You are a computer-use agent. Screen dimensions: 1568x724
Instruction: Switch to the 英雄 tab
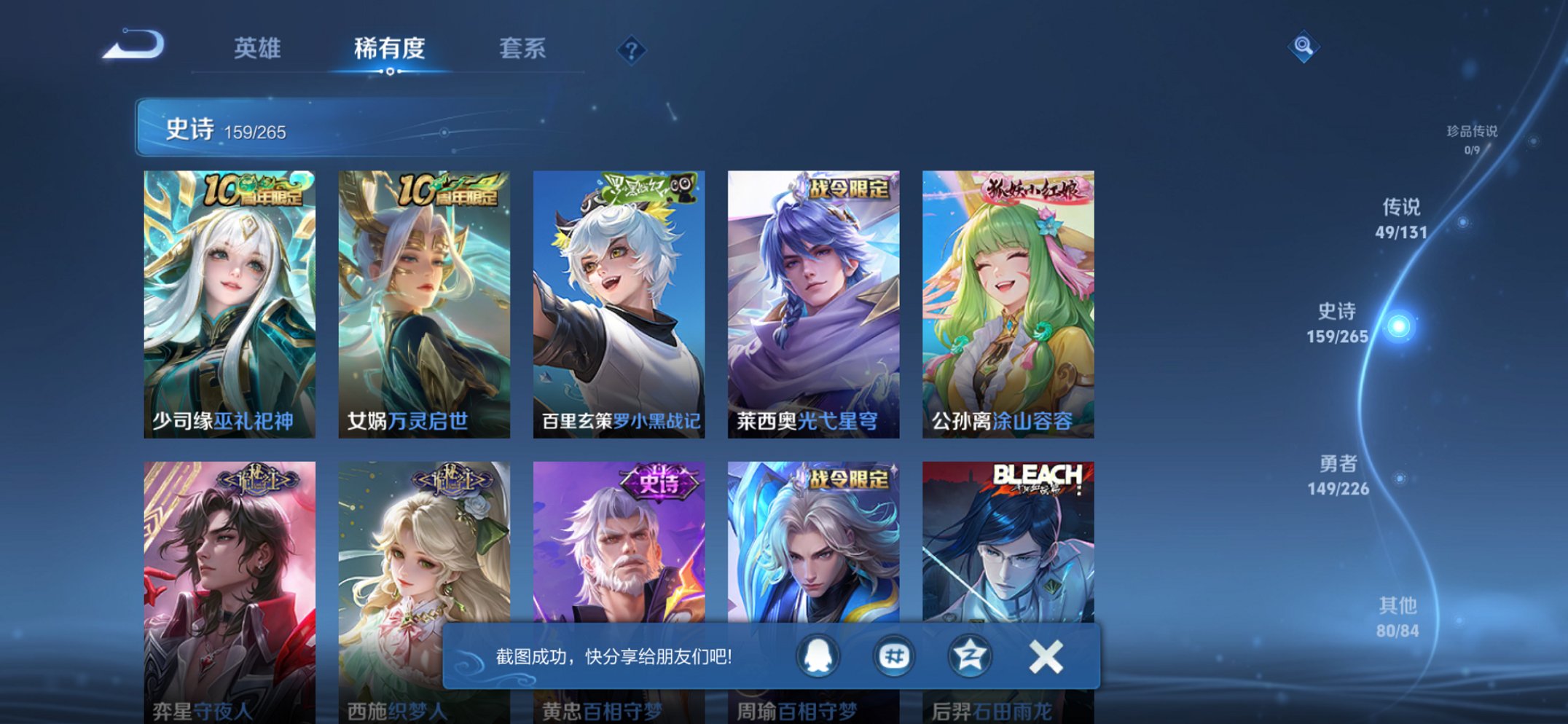(x=259, y=50)
